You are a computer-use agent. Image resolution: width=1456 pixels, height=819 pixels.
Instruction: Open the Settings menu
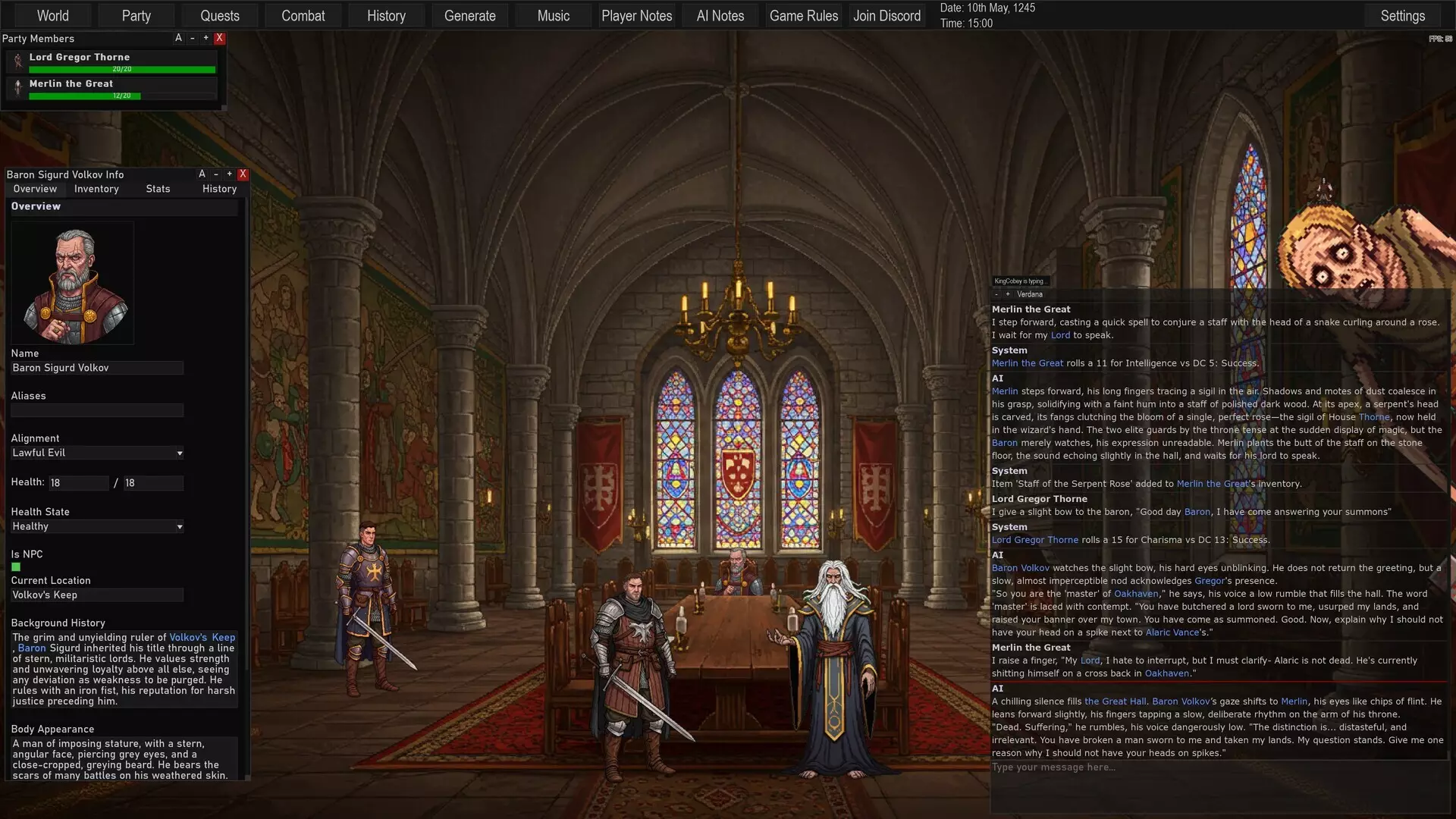point(1402,15)
